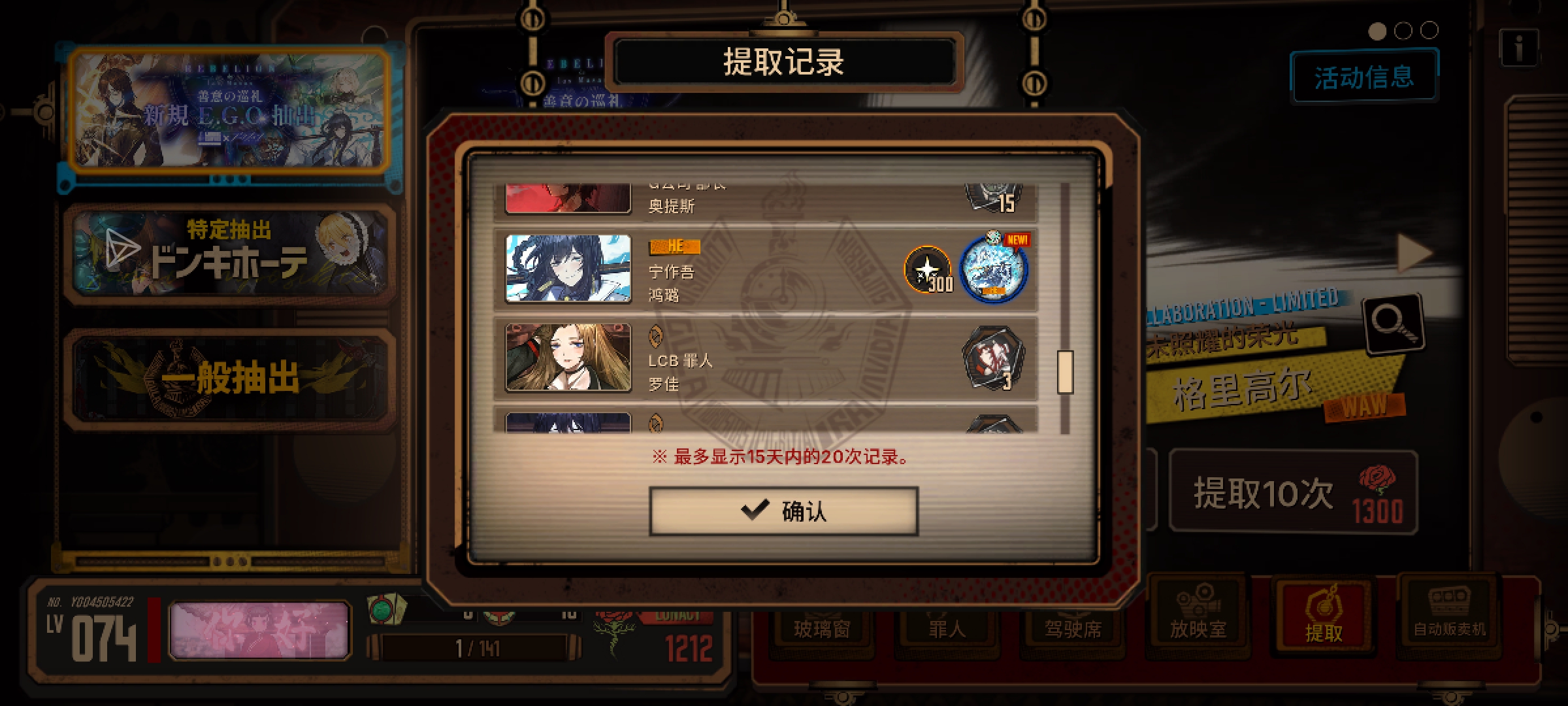Expand the next banner with the right arrow

point(1413,252)
